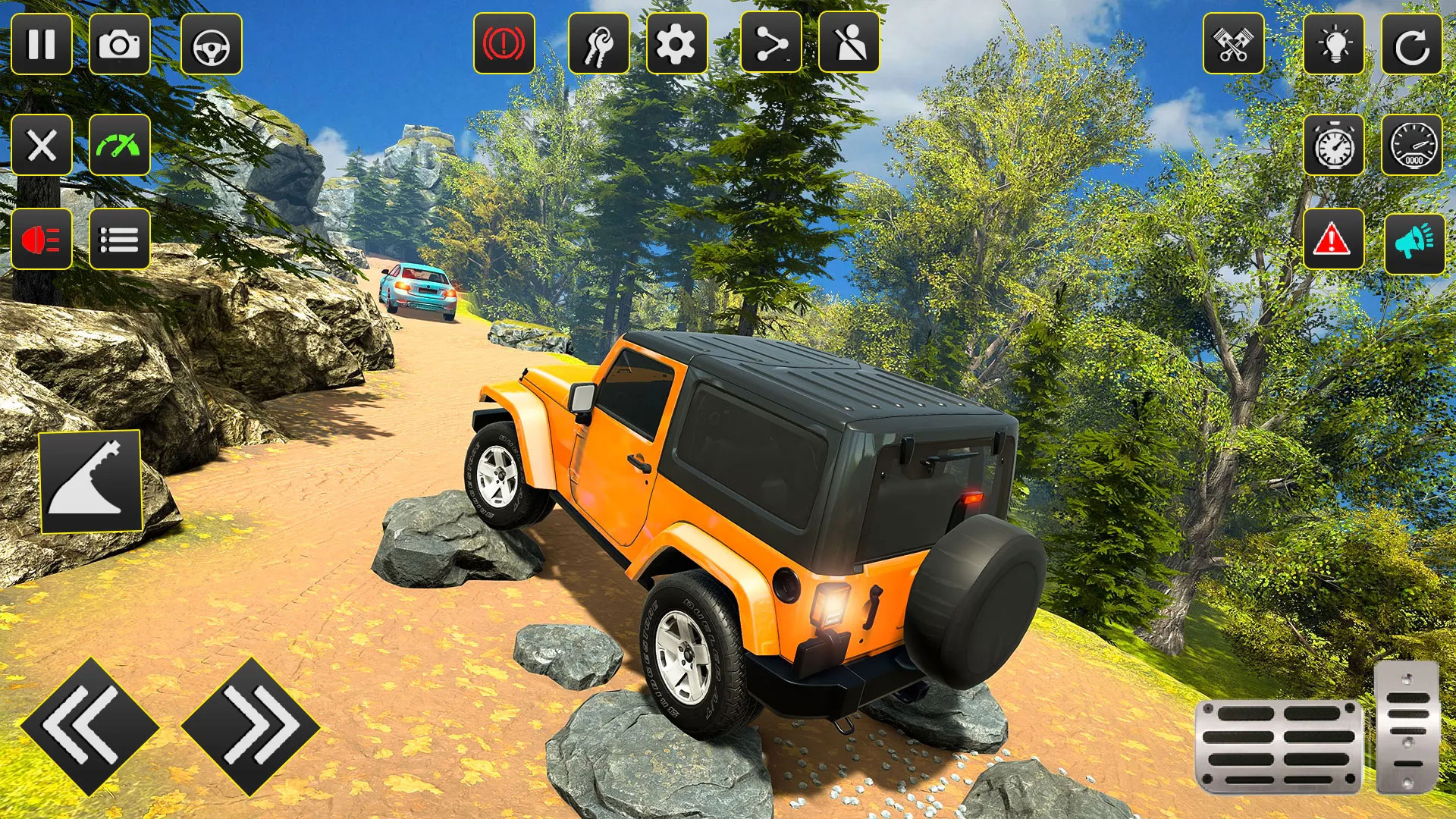Check the speedometer gauge
Screen dimensions: 1456x819
tap(1413, 146)
